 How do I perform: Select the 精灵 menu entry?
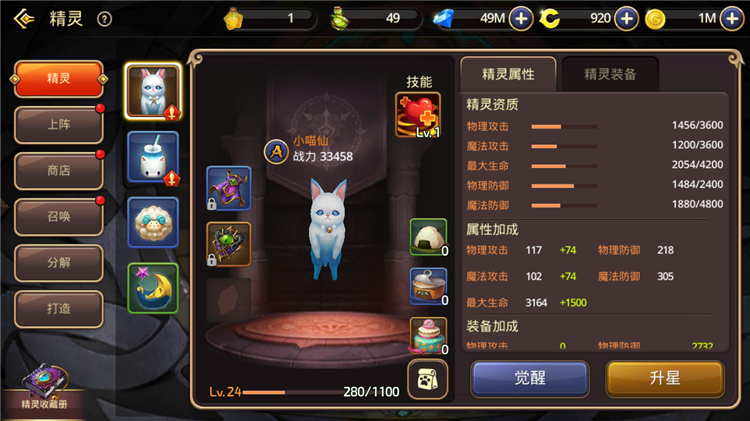click(x=59, y=79)
